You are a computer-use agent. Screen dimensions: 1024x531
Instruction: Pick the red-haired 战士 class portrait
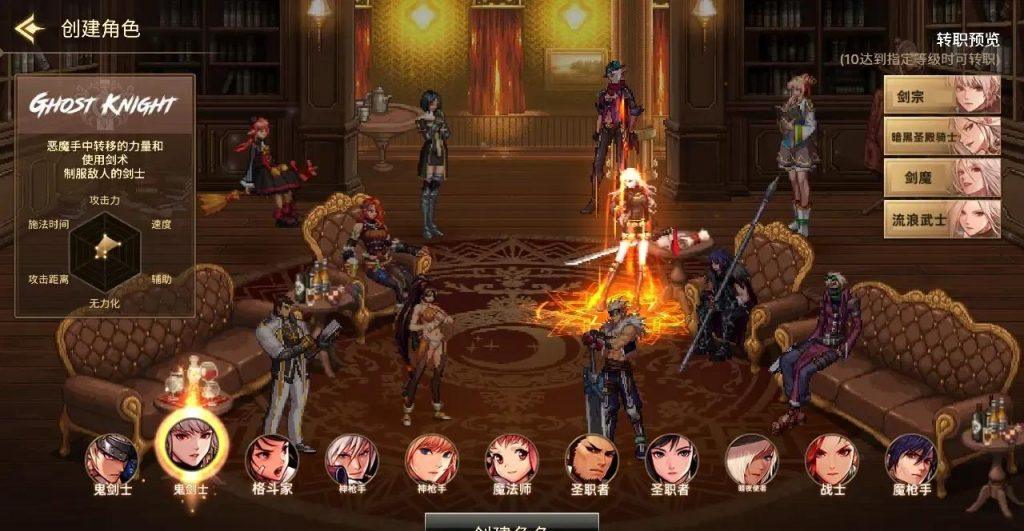point(831,460)
